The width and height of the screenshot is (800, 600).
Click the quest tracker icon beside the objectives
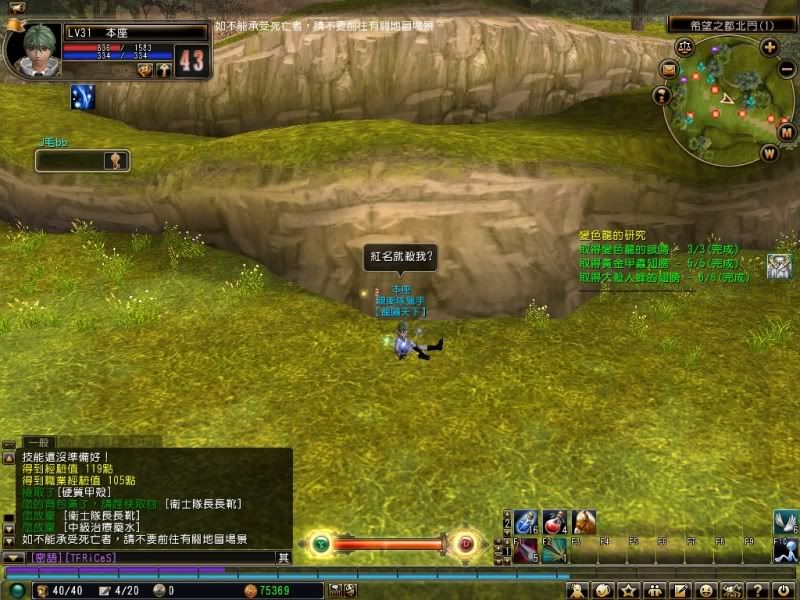point(779,266)
